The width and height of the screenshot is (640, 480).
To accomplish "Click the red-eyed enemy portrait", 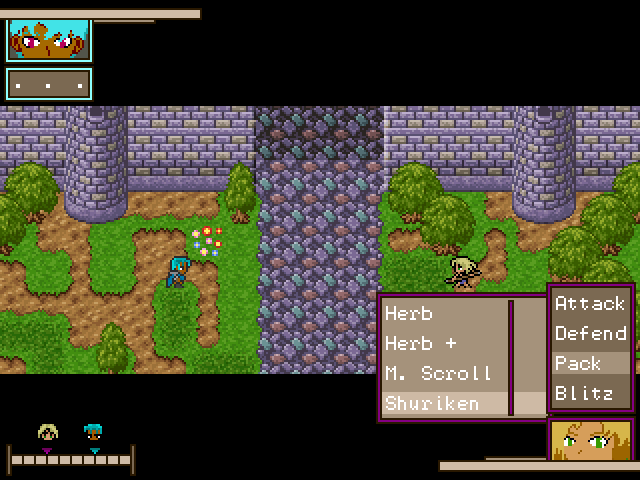I will (x=49, y=40).
